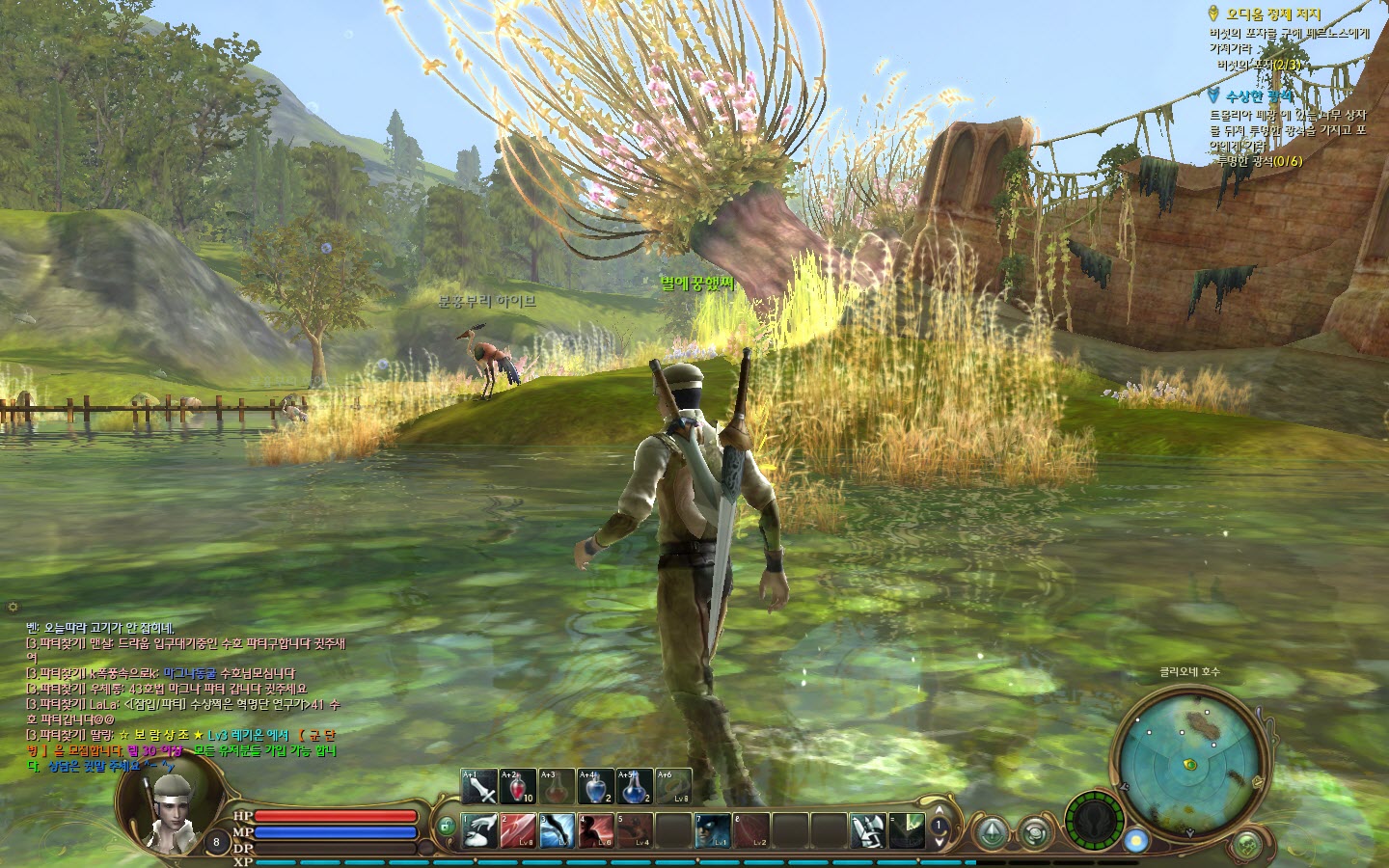Activate the red slash skill in slot 2
1389x868 pixels.
coord(518,830)
